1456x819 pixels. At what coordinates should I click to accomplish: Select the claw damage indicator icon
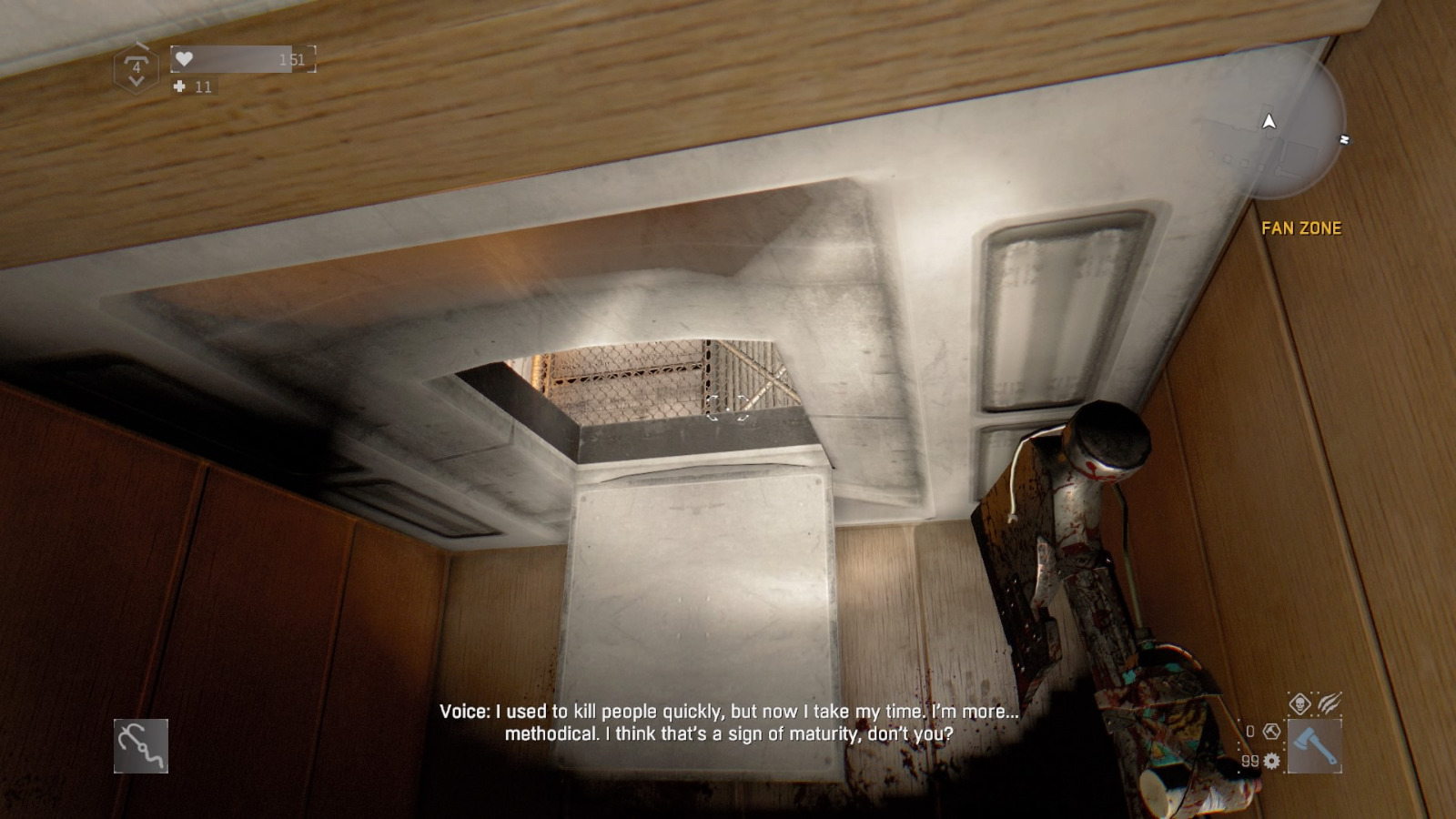click(1330, 703)
